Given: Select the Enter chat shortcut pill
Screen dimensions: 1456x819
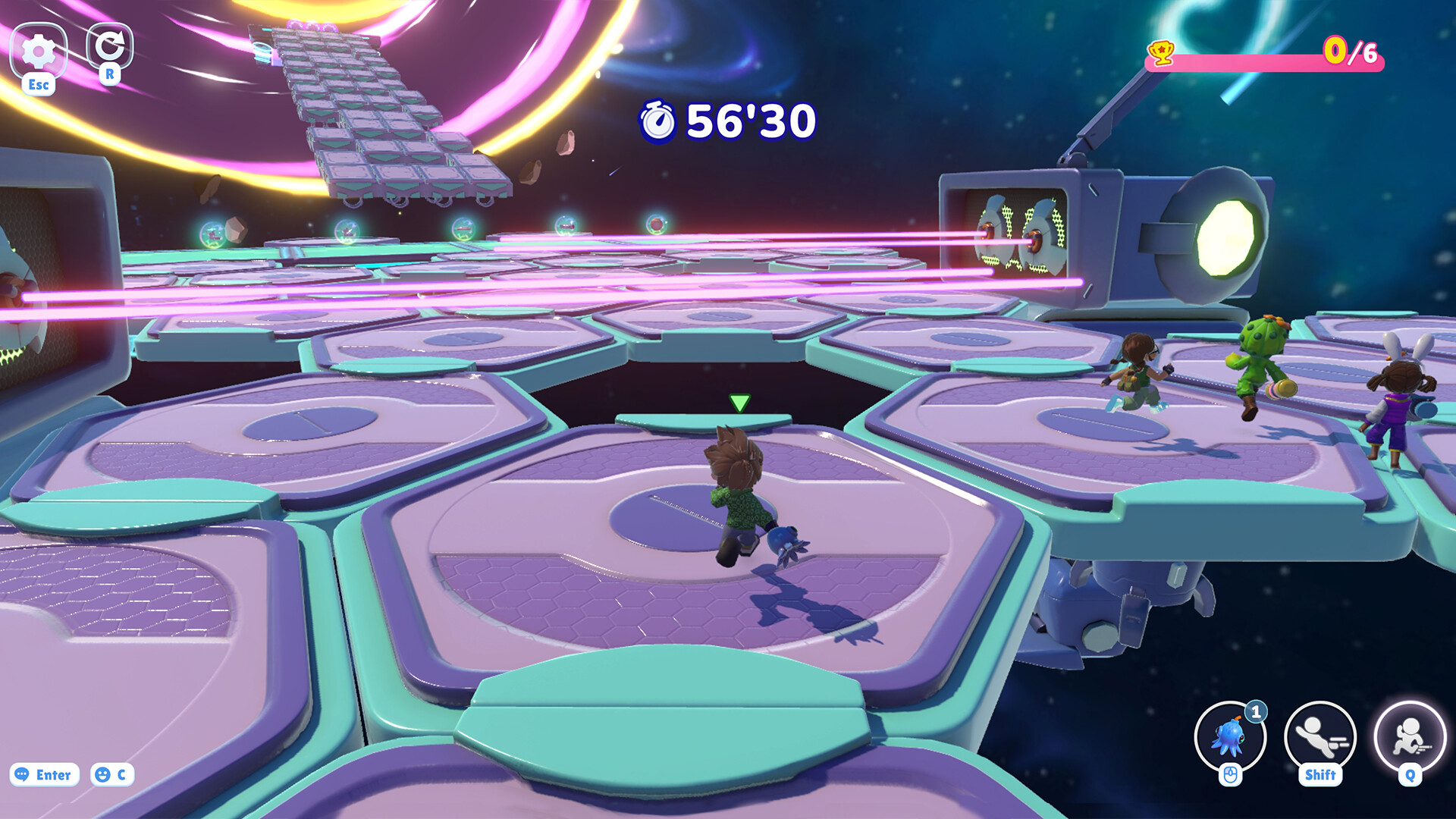Looking at the screenshot, I should [x=45, y=775].
